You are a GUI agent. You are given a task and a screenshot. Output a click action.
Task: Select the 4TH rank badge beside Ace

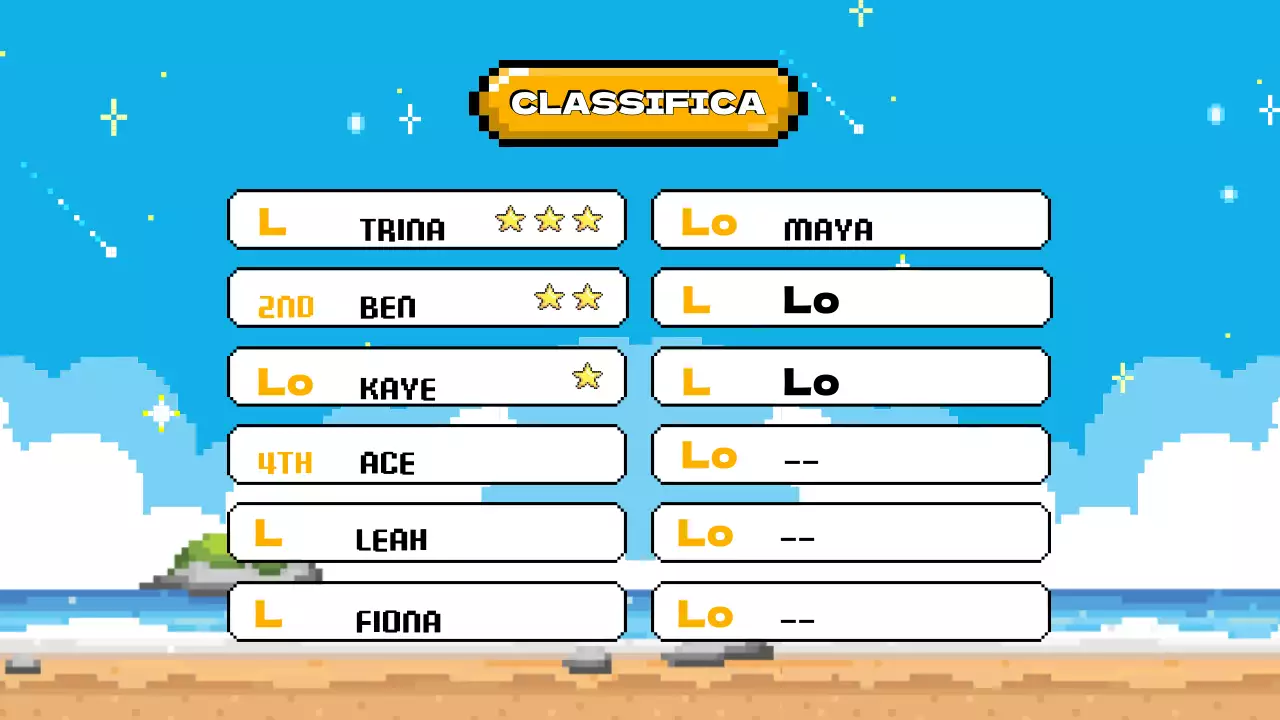tap(285, 462)
